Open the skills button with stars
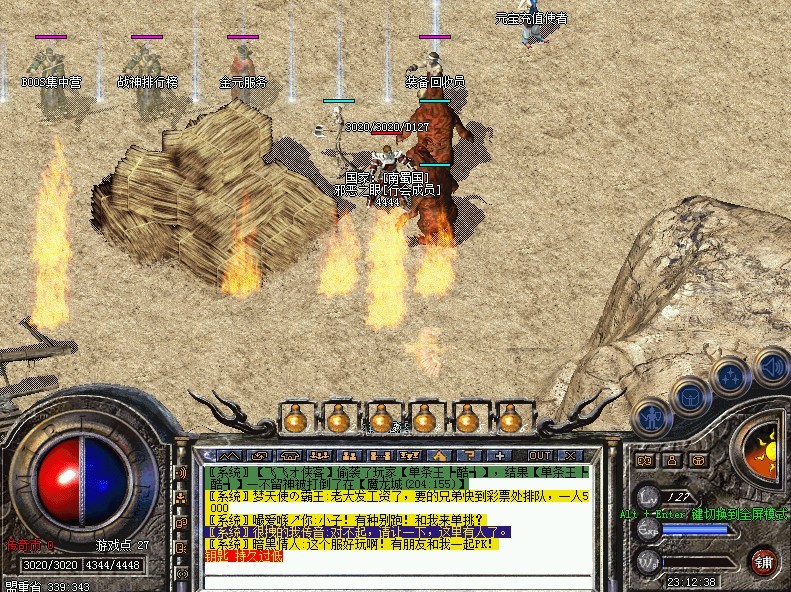 [x=731, y=379]
